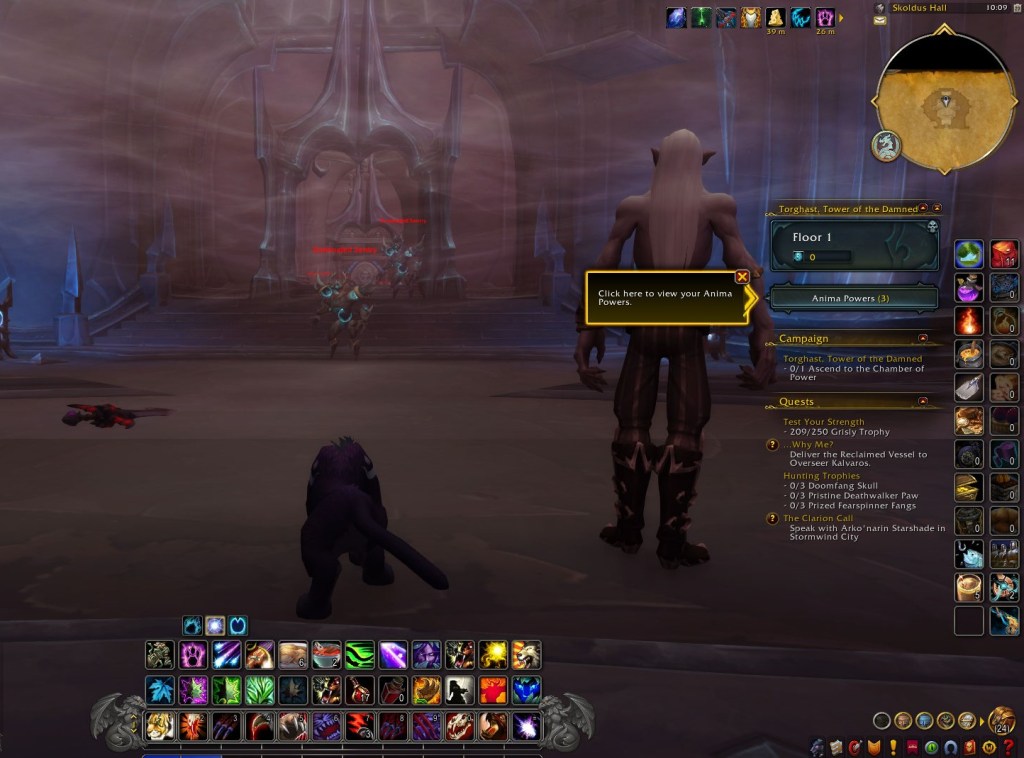
Task: Click the covenant emblem button beside the minimap
Action: click(x=886, y=146)
